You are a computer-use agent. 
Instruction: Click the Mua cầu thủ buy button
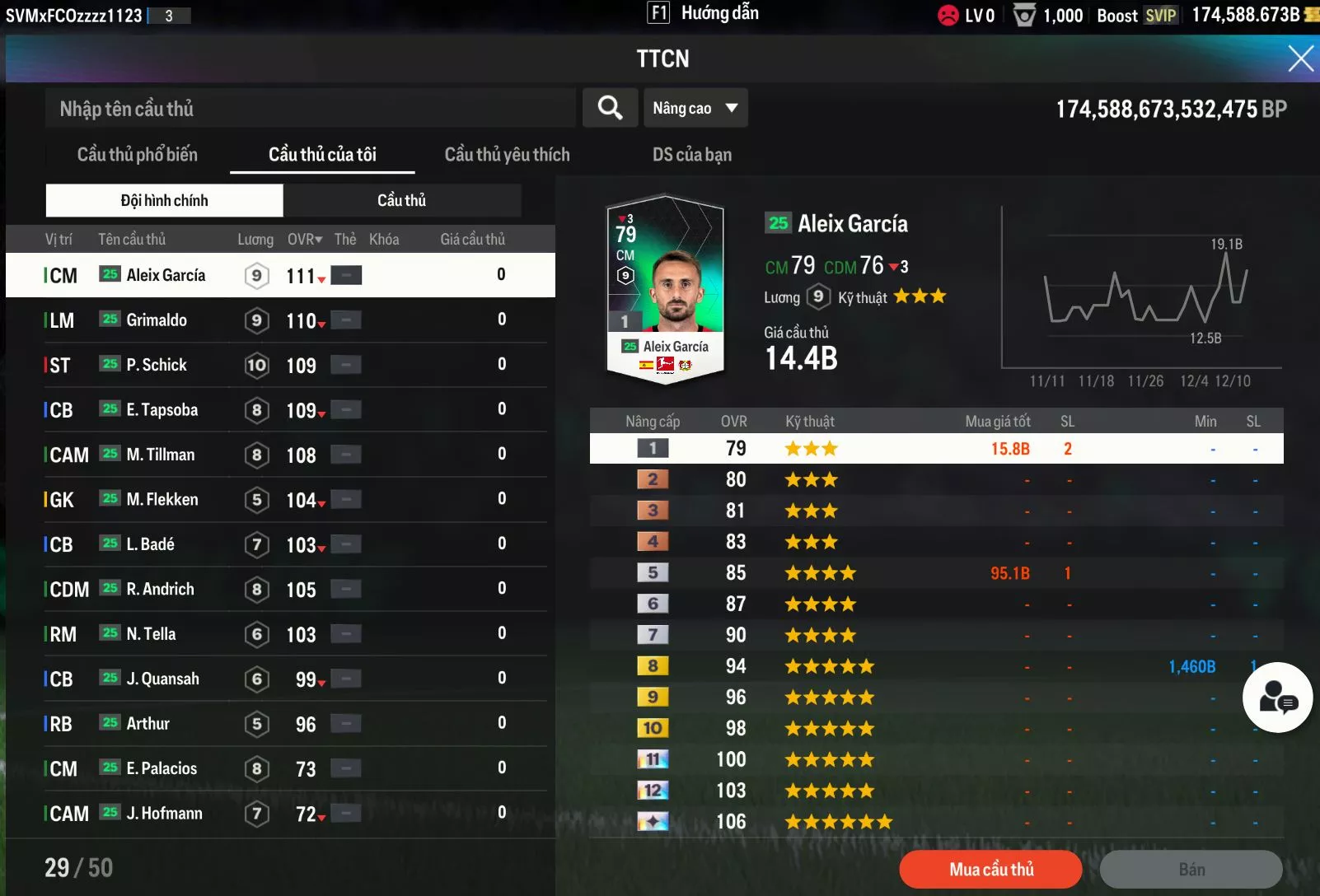[x=990, y=870]
